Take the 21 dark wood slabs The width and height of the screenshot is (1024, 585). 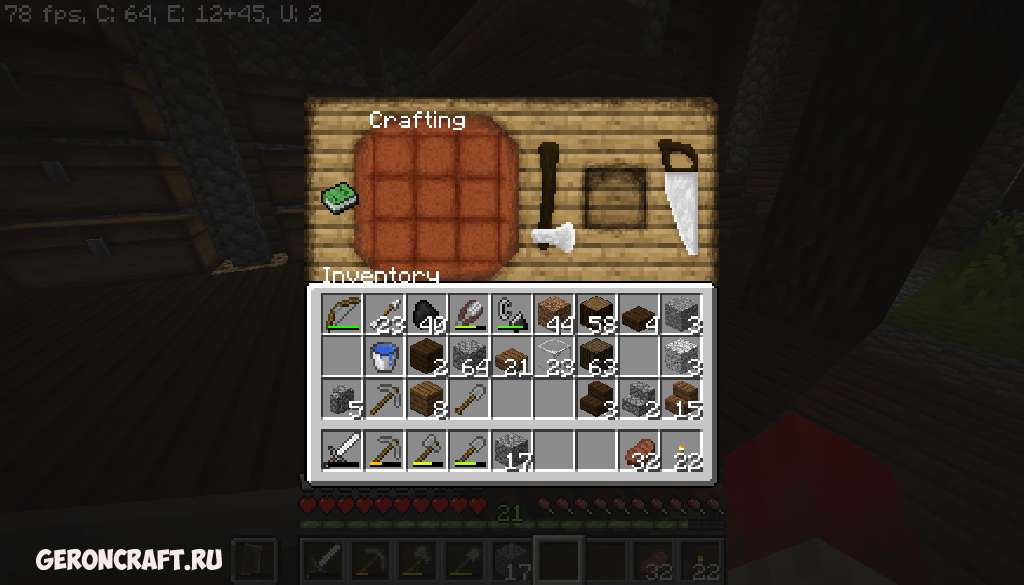511,356
